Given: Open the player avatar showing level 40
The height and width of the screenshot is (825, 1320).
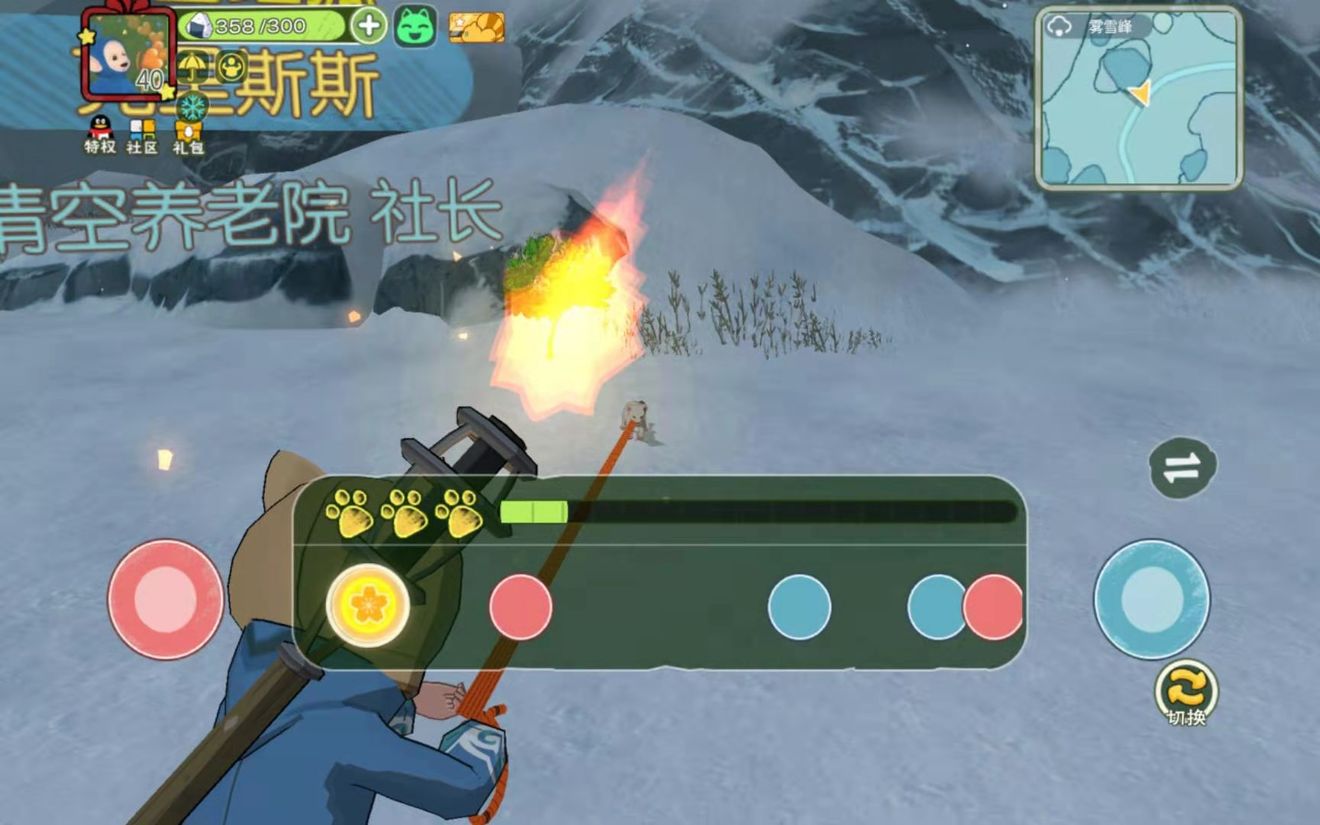Looking at the screenshot, I should (x=126, y=55).
